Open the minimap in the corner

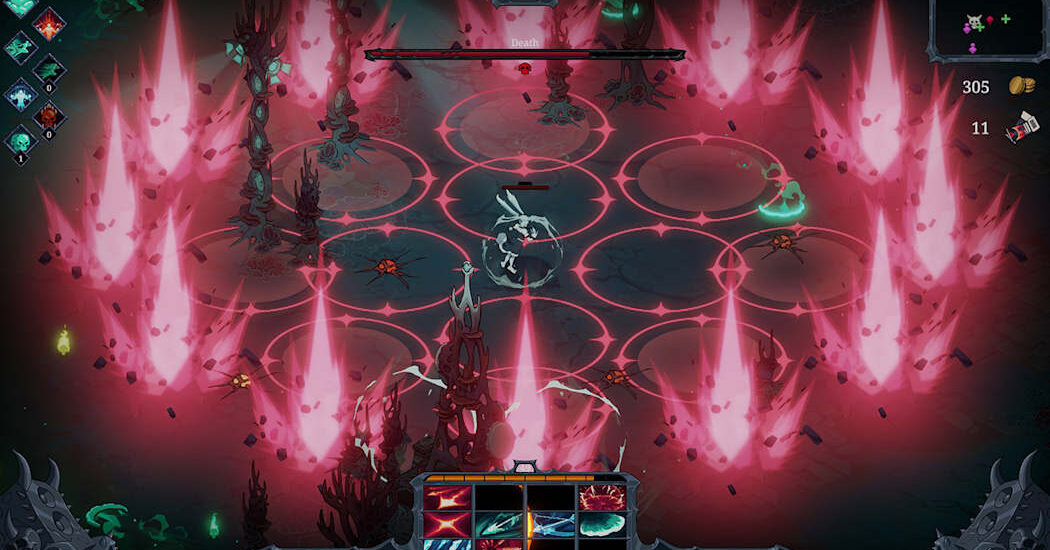986,28
